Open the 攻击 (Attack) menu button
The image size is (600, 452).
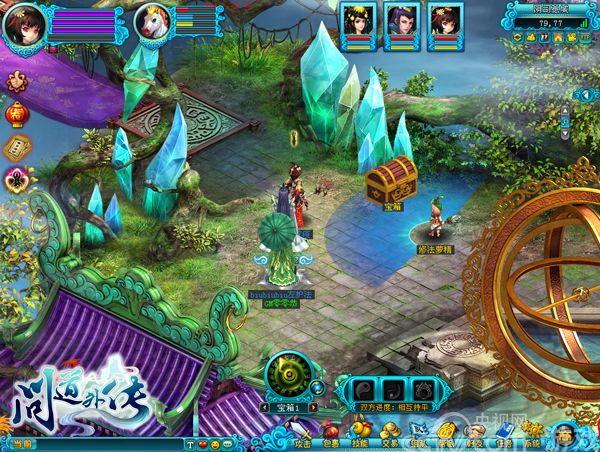coord(301,435)
